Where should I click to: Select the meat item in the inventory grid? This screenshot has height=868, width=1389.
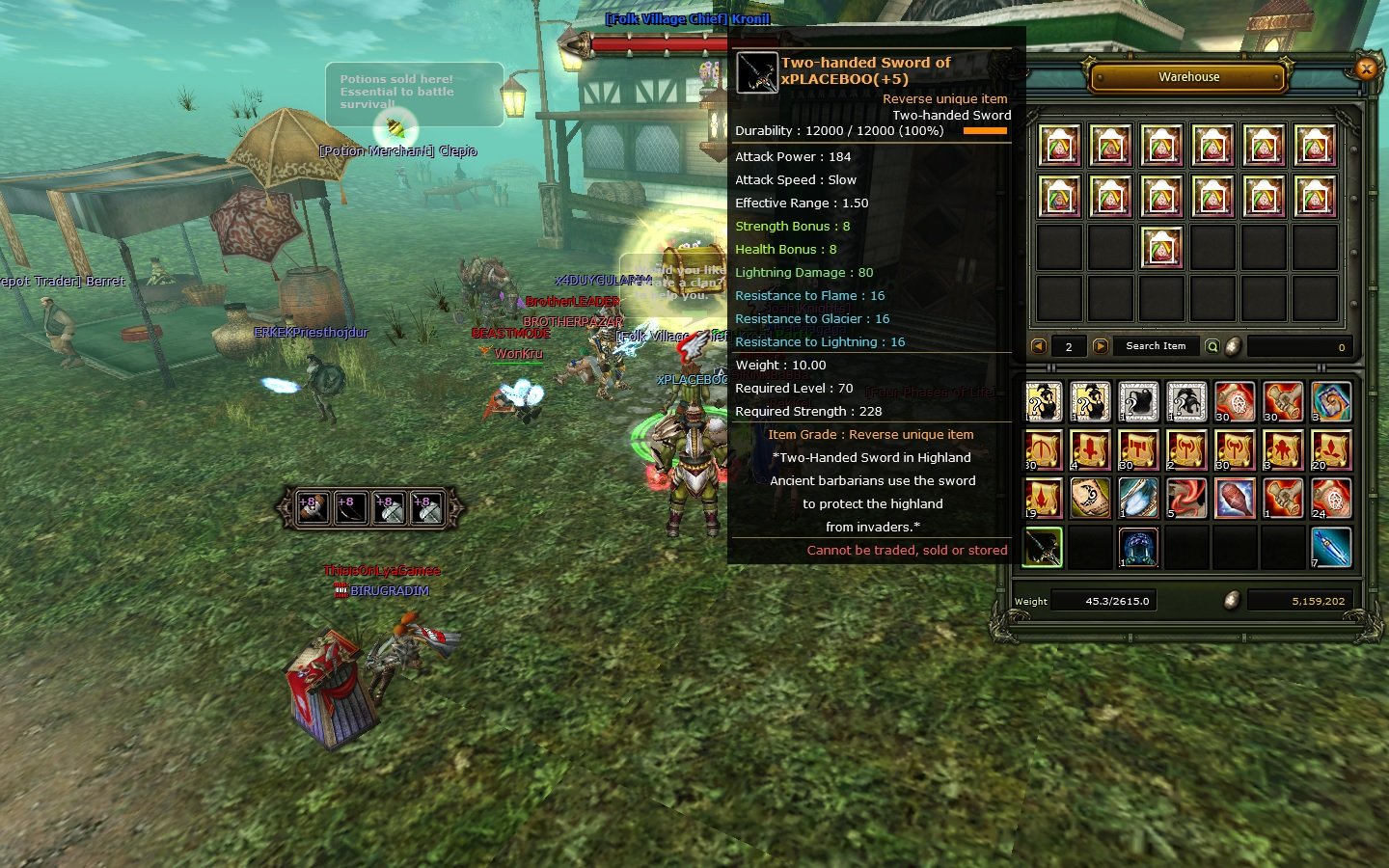pyautogui.click(x=1233, y=497)
